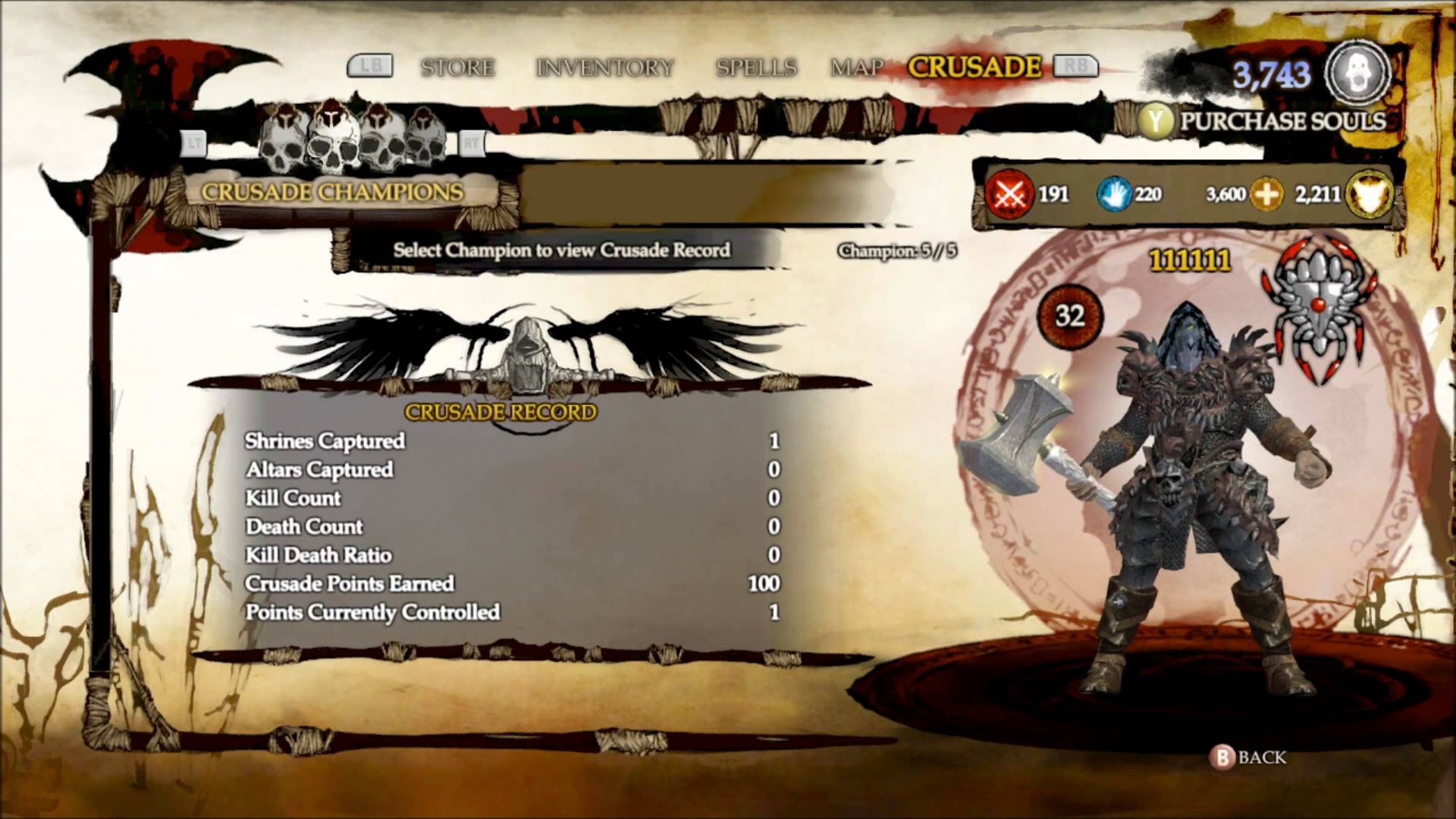The width and height of the screenshot is (1456, 819).
Task: Open the Crusade Champions header
Action: point(332,192)
